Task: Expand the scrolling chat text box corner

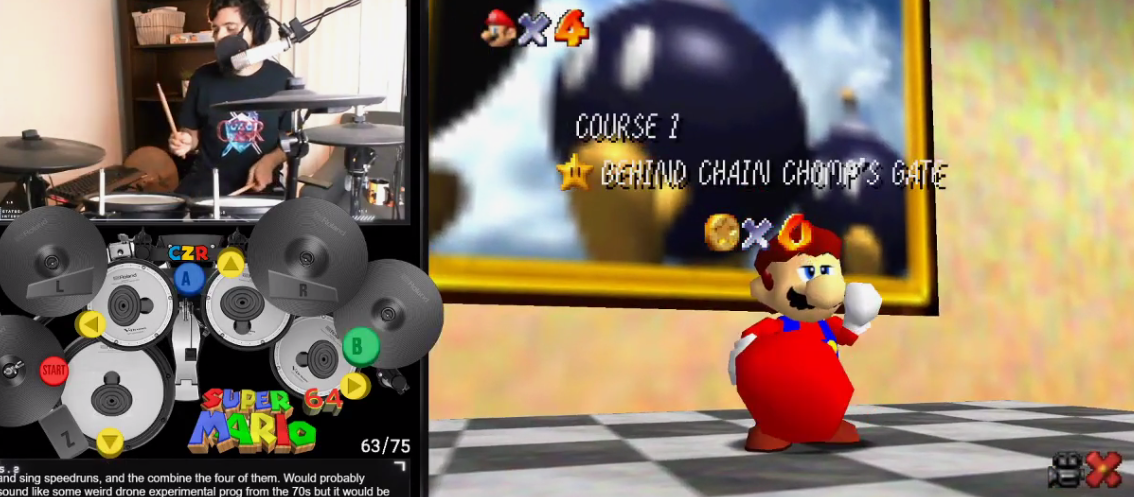Action: tap(400, 466)
